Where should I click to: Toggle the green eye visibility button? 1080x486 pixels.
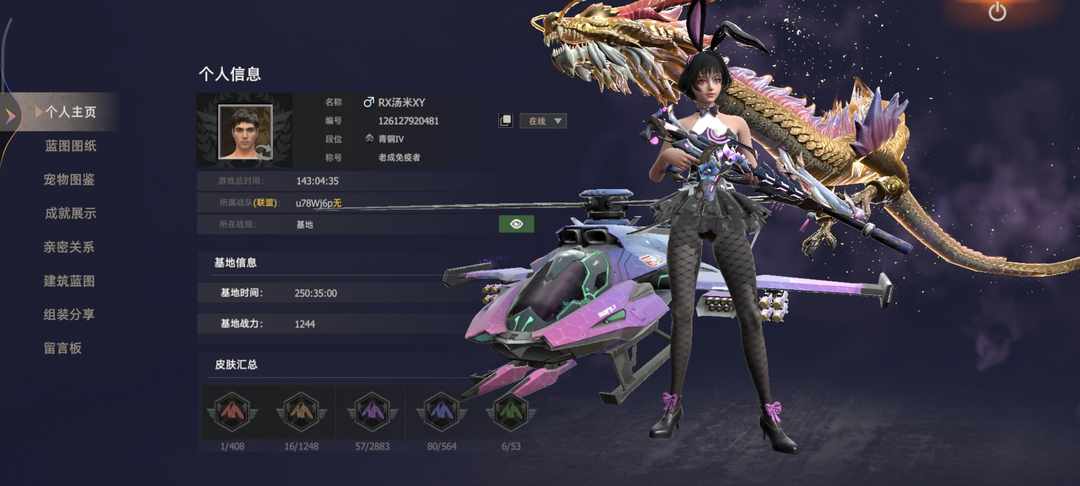(x=516, y=224)
